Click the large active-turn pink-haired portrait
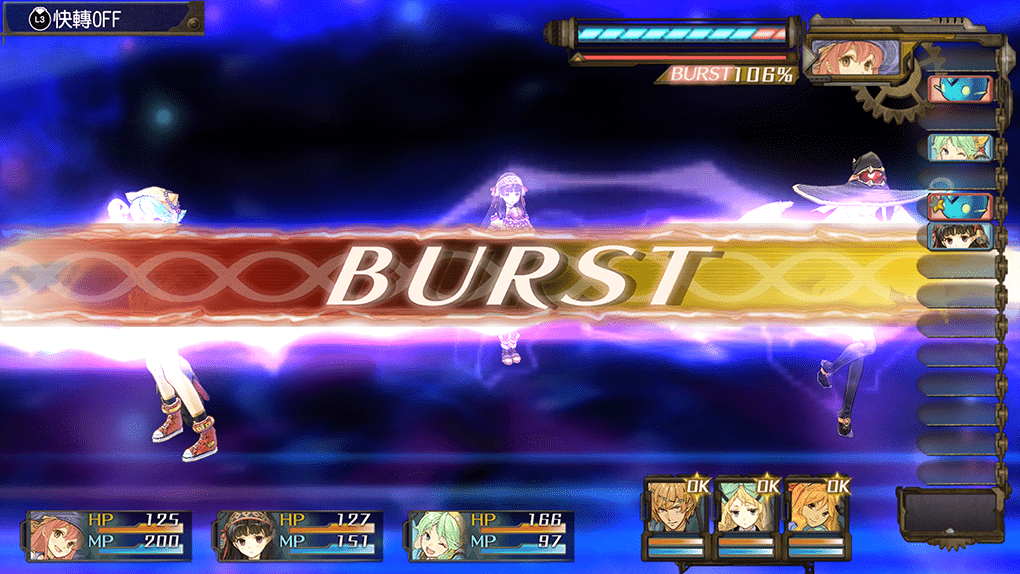 (839, 60)
